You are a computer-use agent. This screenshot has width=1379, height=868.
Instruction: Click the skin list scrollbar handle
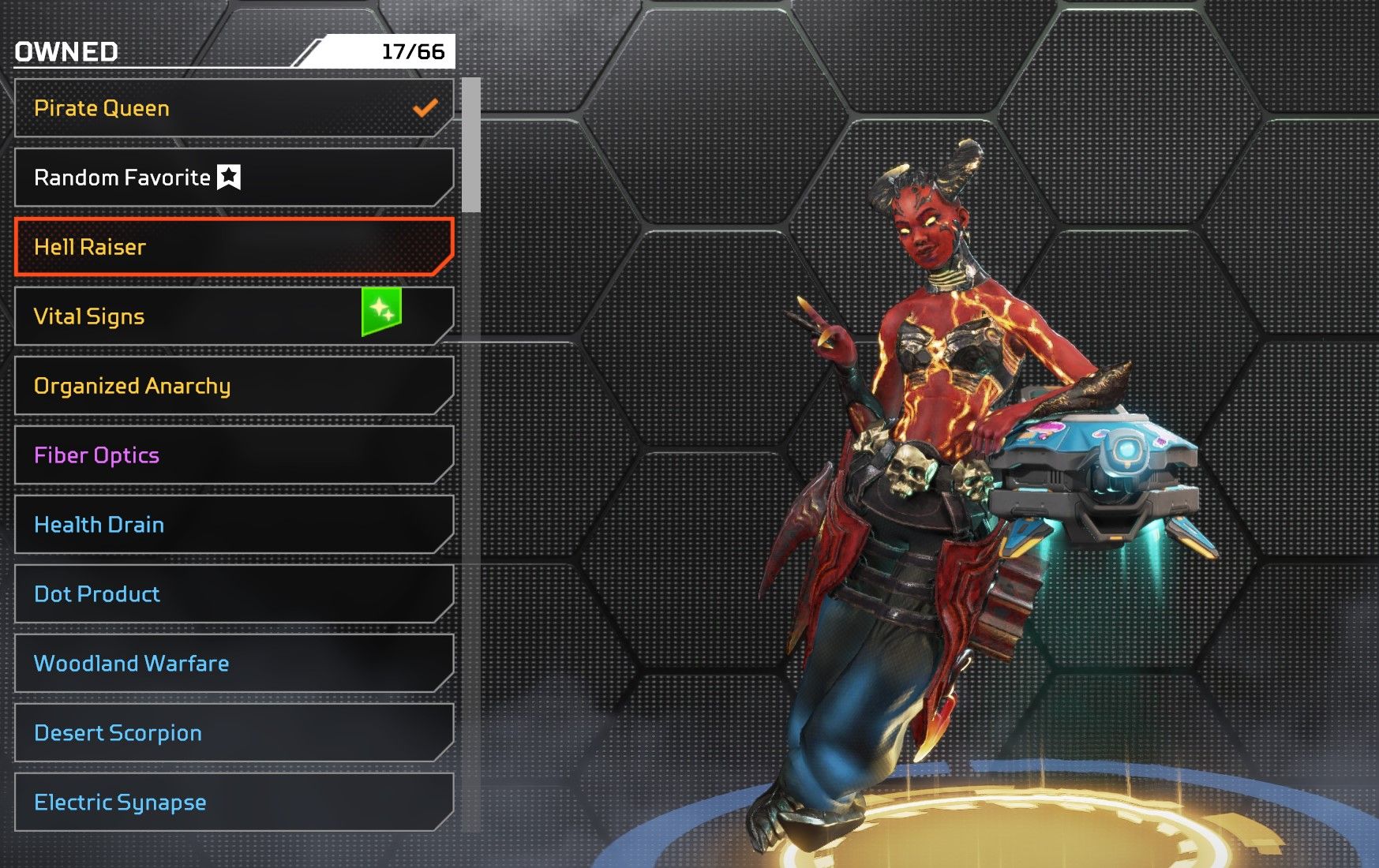(471, 145)
